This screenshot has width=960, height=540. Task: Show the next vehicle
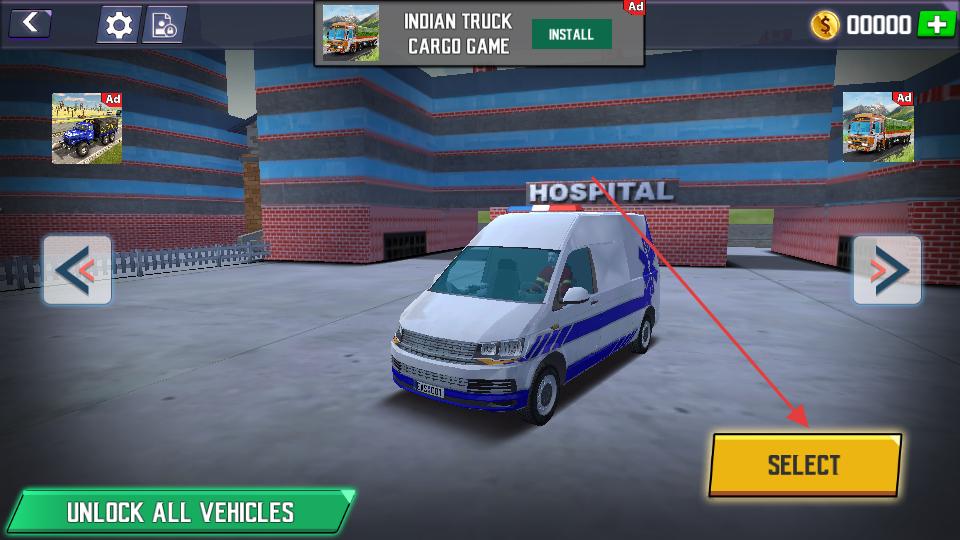887,270
